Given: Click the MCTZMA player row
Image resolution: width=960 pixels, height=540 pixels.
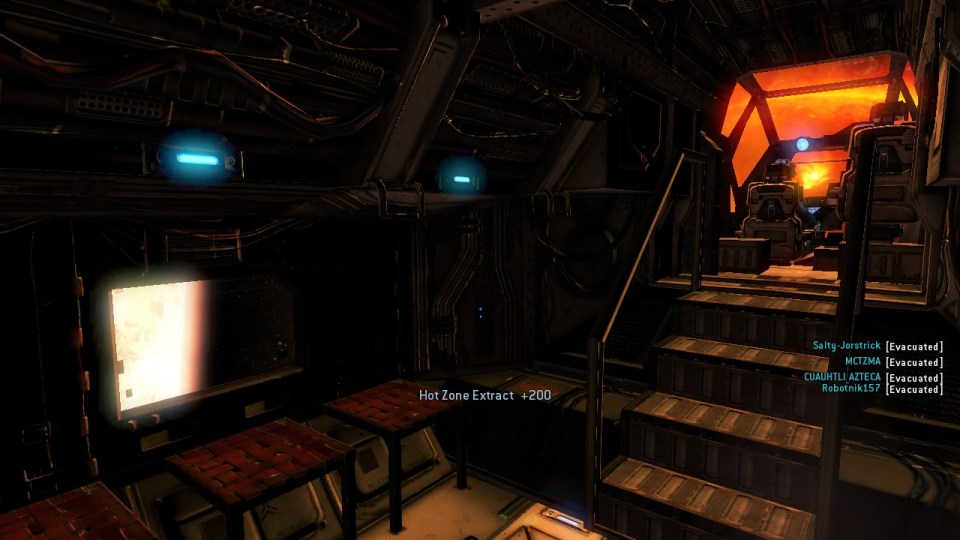Looking at the screenshot, I should (862, 361).
